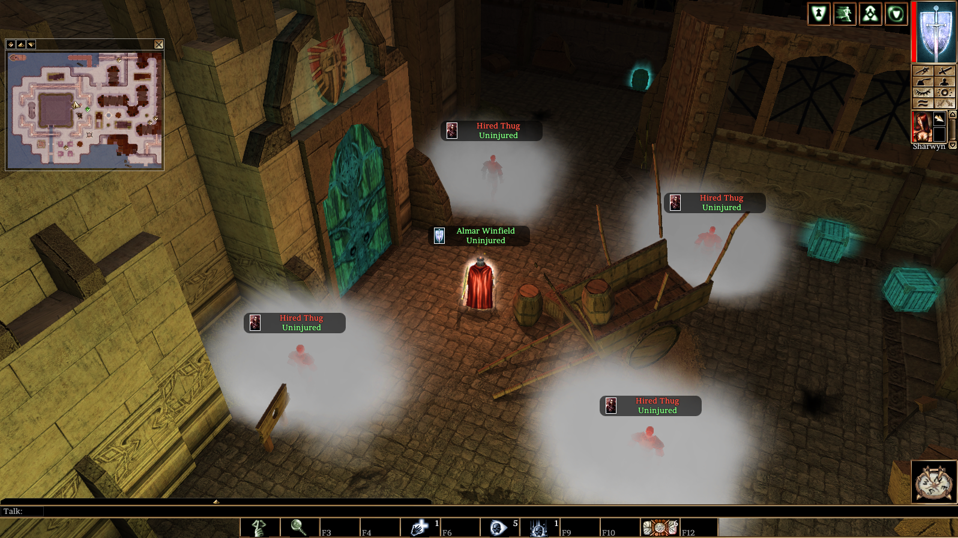The height and width of the screenshot is (538, 958).
Task: Click the minimap area view
Action: (x=84, y=109)
